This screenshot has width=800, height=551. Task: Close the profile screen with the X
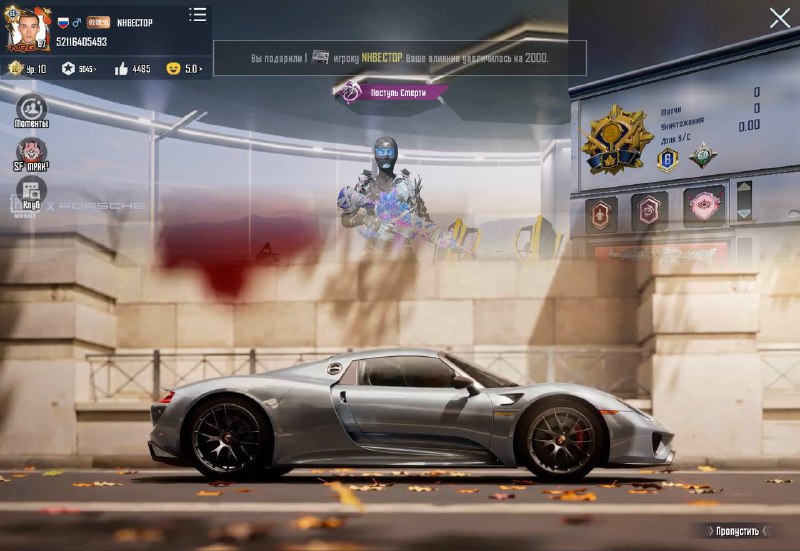click(x=780, y=18)
